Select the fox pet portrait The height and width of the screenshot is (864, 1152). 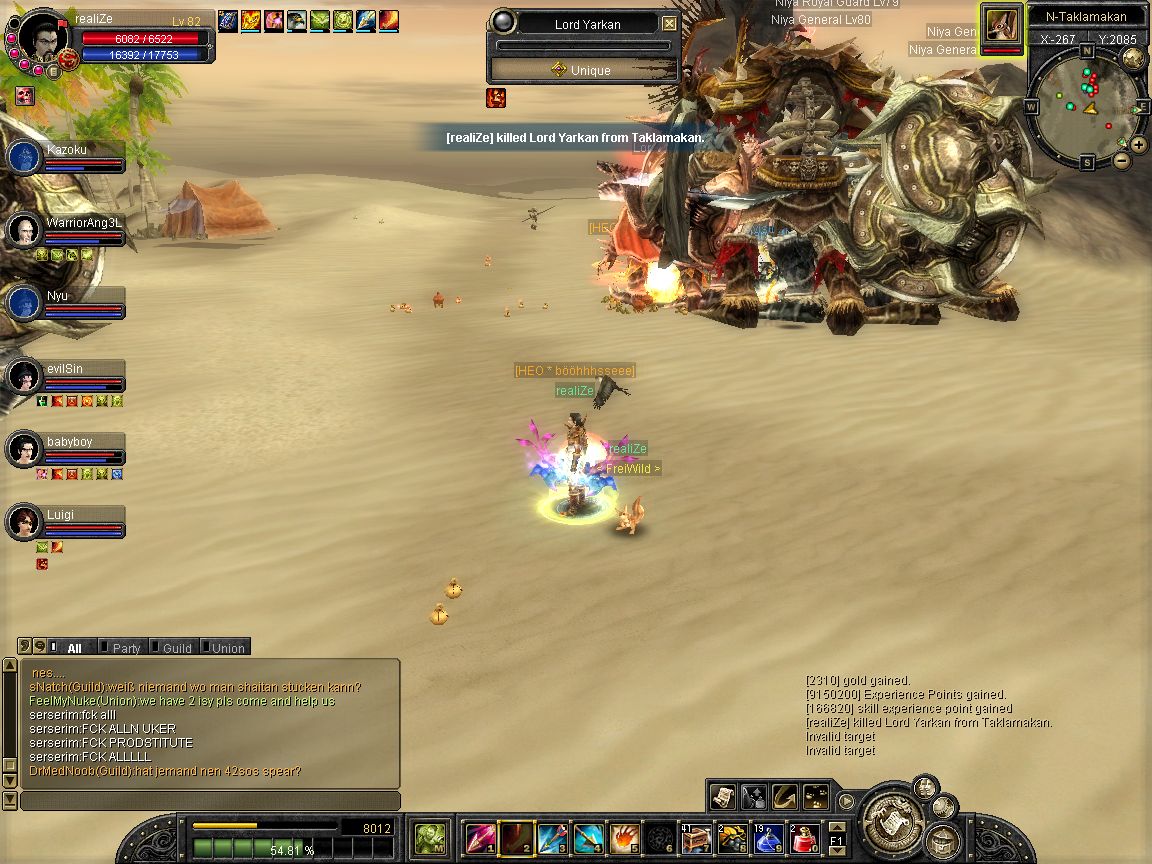click(x=1001, y=24)
